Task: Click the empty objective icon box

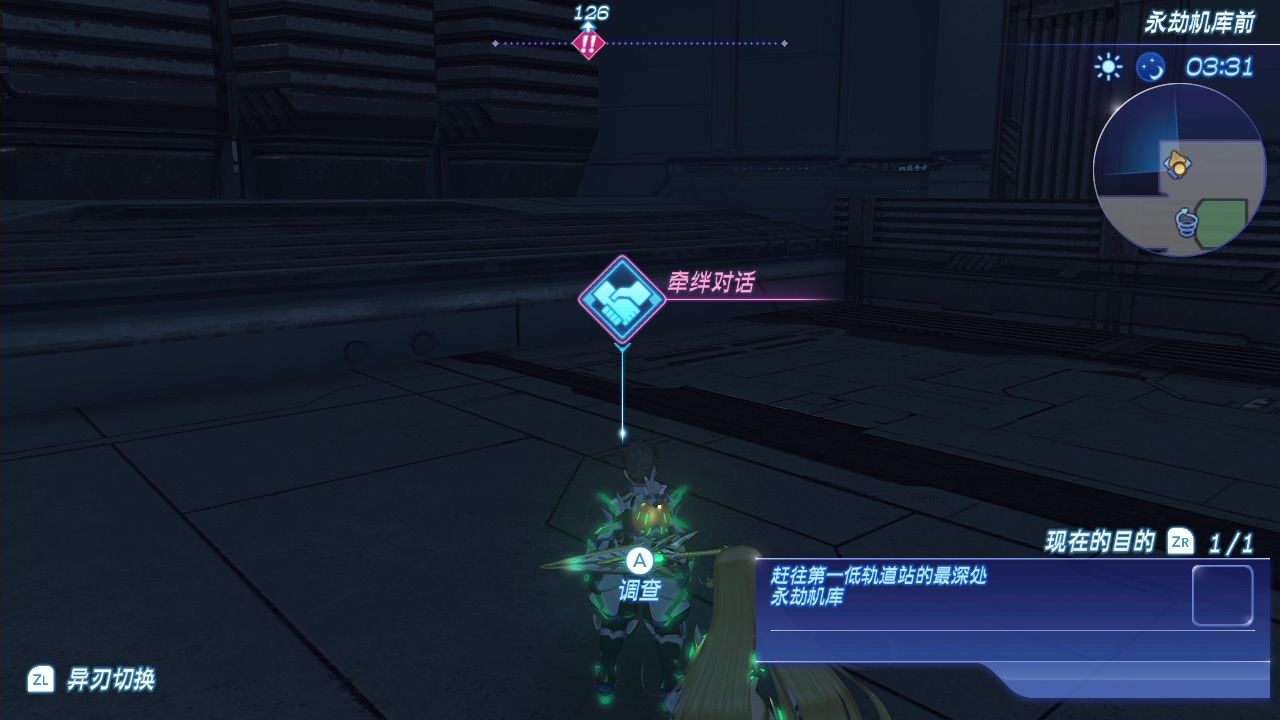Action: pos(1222,596)
